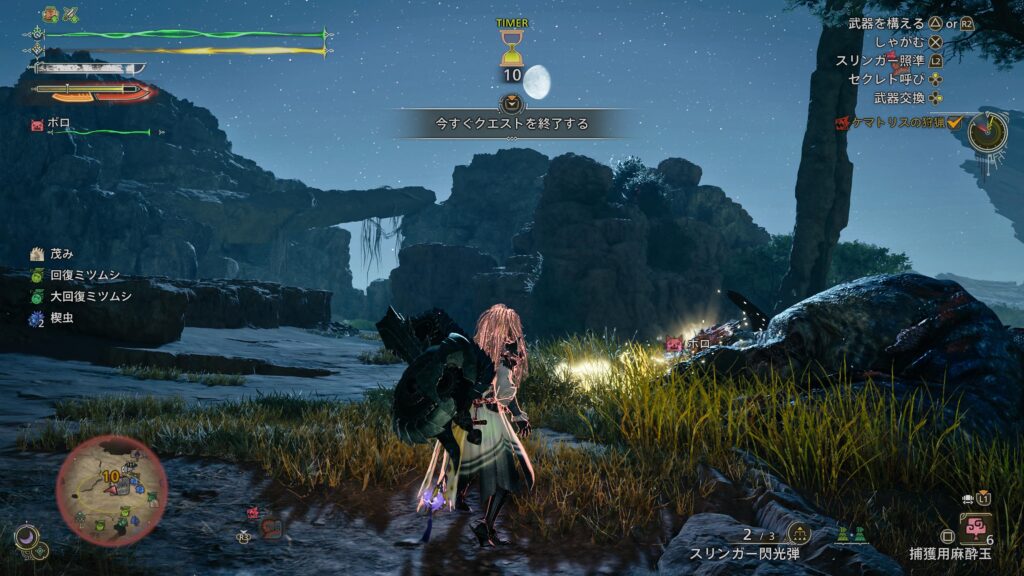1024x576 pixels.
Task: Click the quest clock dial
Action: (988, 129)
